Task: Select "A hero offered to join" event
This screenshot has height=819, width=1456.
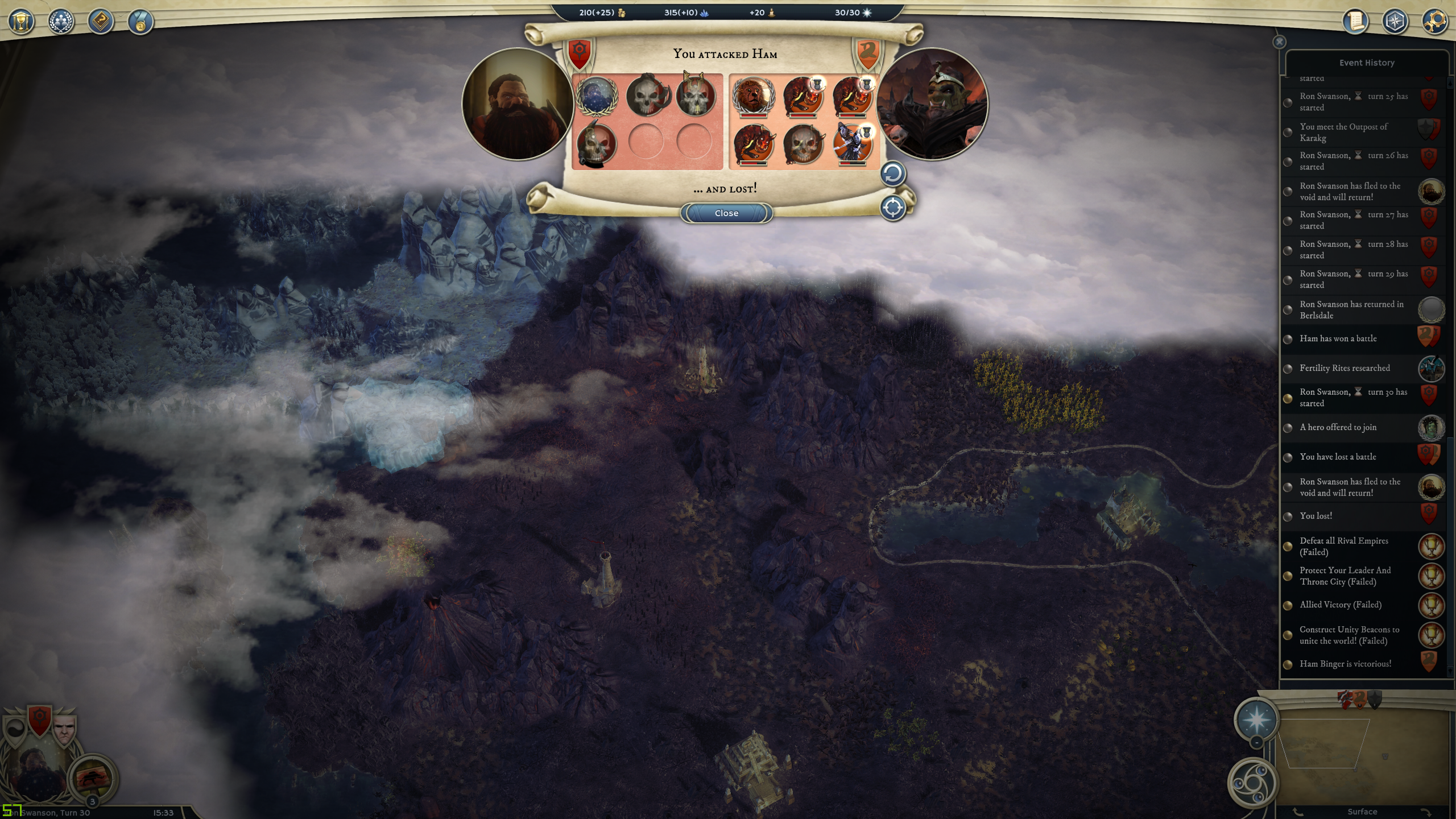Action: point(1338,427)
